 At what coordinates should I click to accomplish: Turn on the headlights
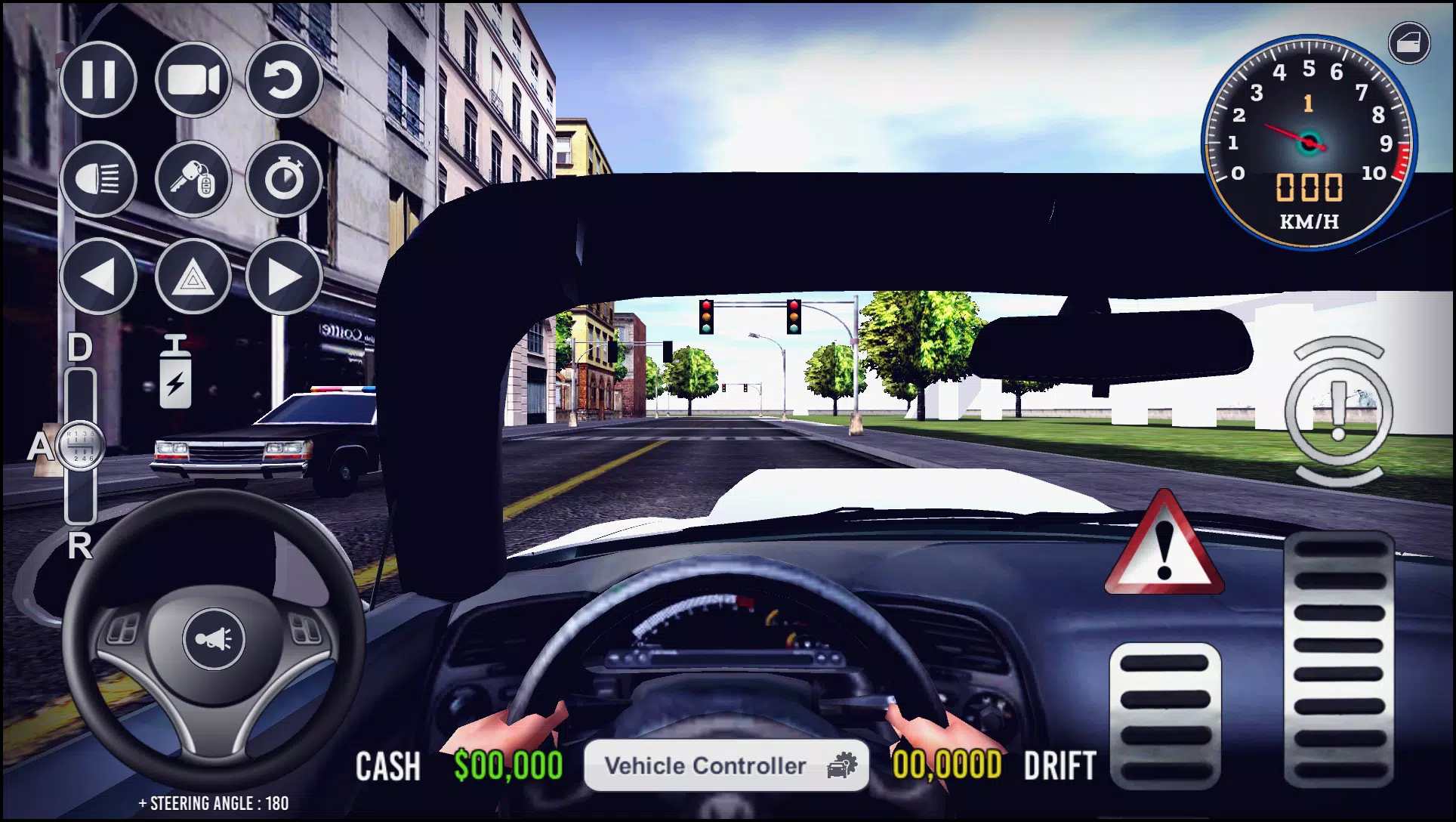click(x=100, y=180)
